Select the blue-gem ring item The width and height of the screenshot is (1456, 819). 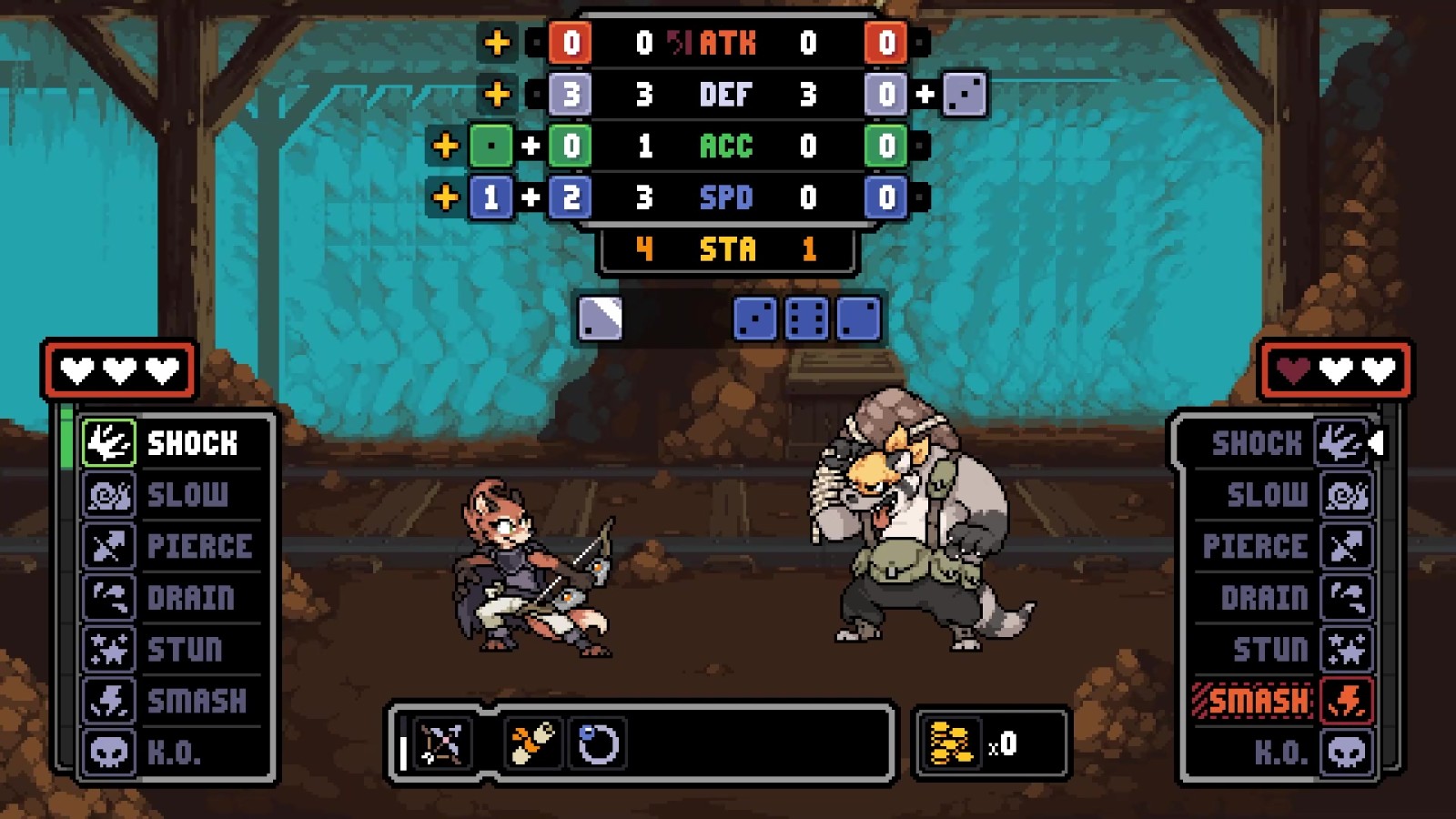click(598, 744)
